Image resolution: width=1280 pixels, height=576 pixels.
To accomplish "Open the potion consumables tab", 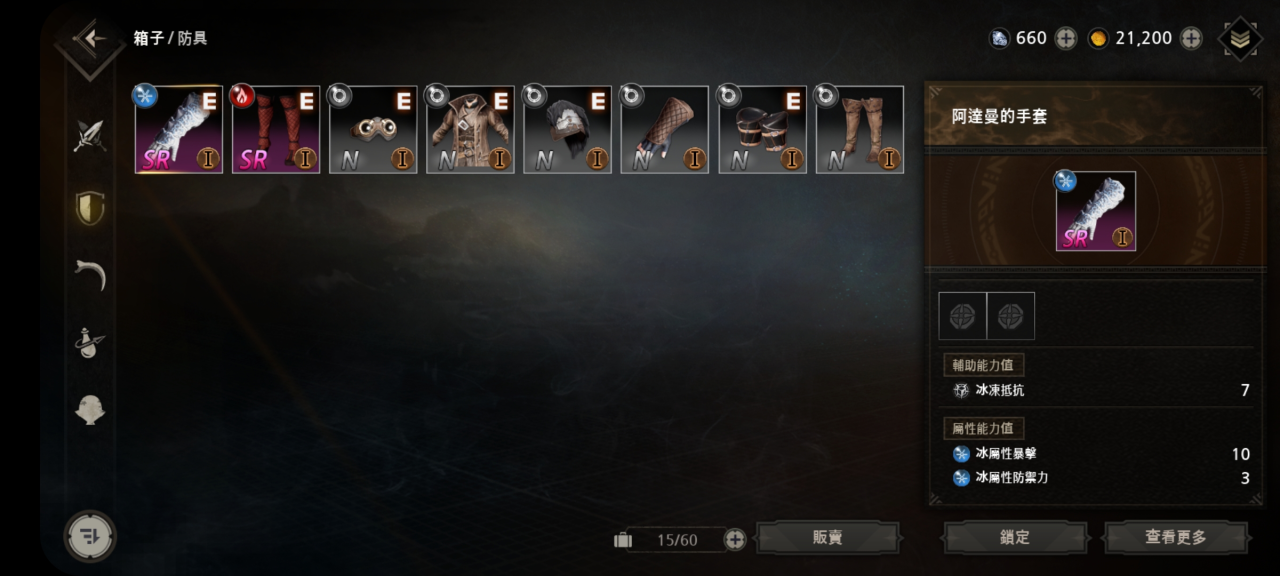I will coord(90,342).
